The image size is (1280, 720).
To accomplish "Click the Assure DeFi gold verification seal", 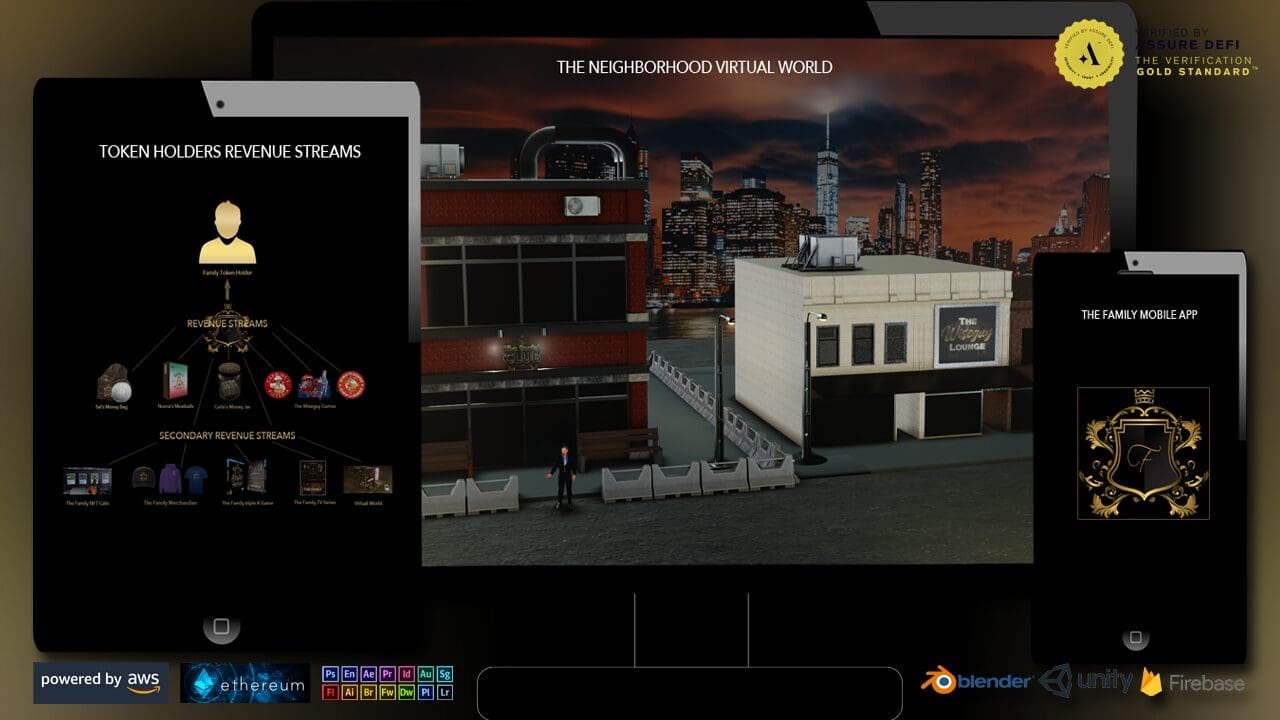I will (x=1090, y=54).
